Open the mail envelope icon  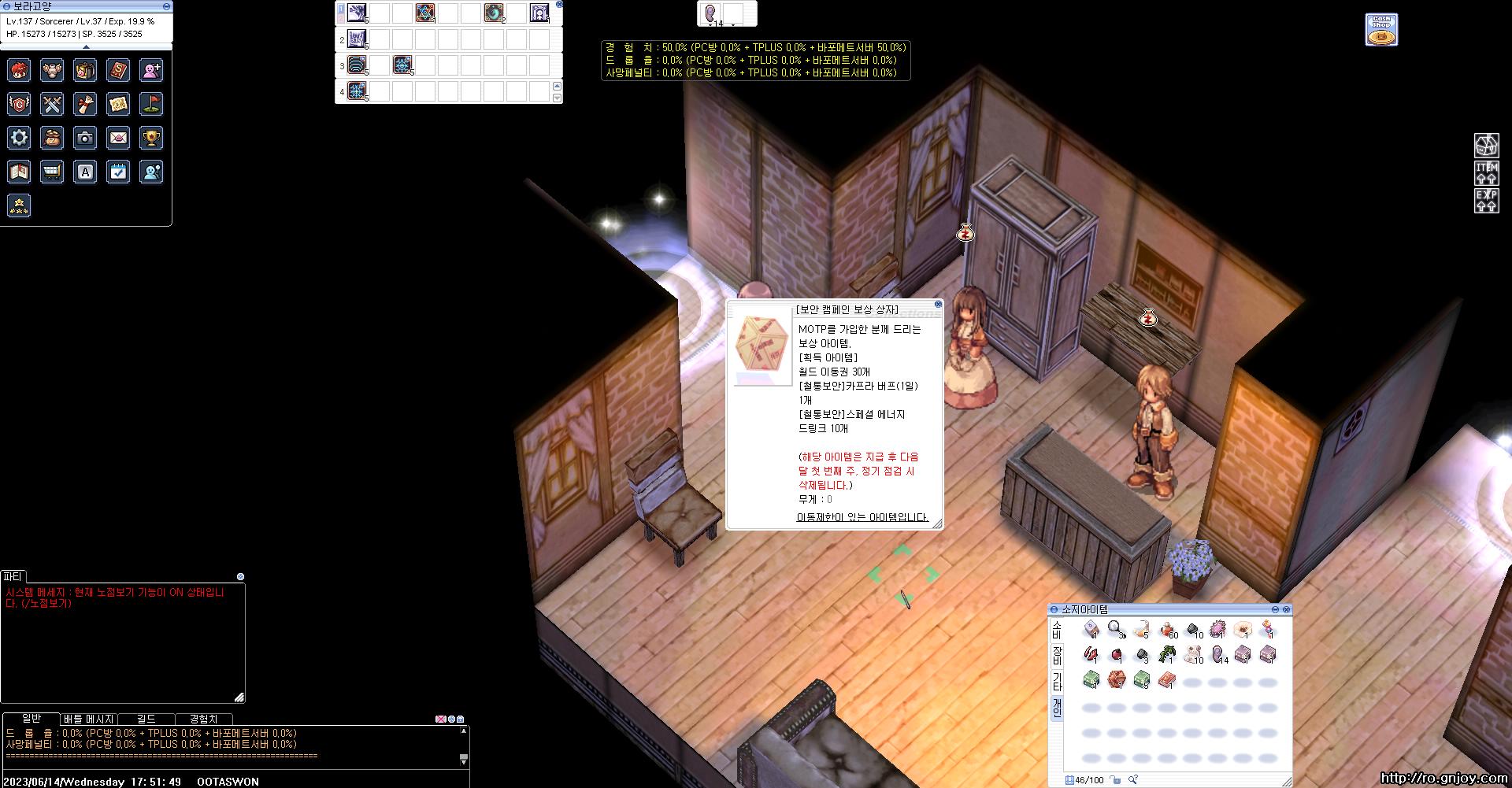tap(118, 138)
